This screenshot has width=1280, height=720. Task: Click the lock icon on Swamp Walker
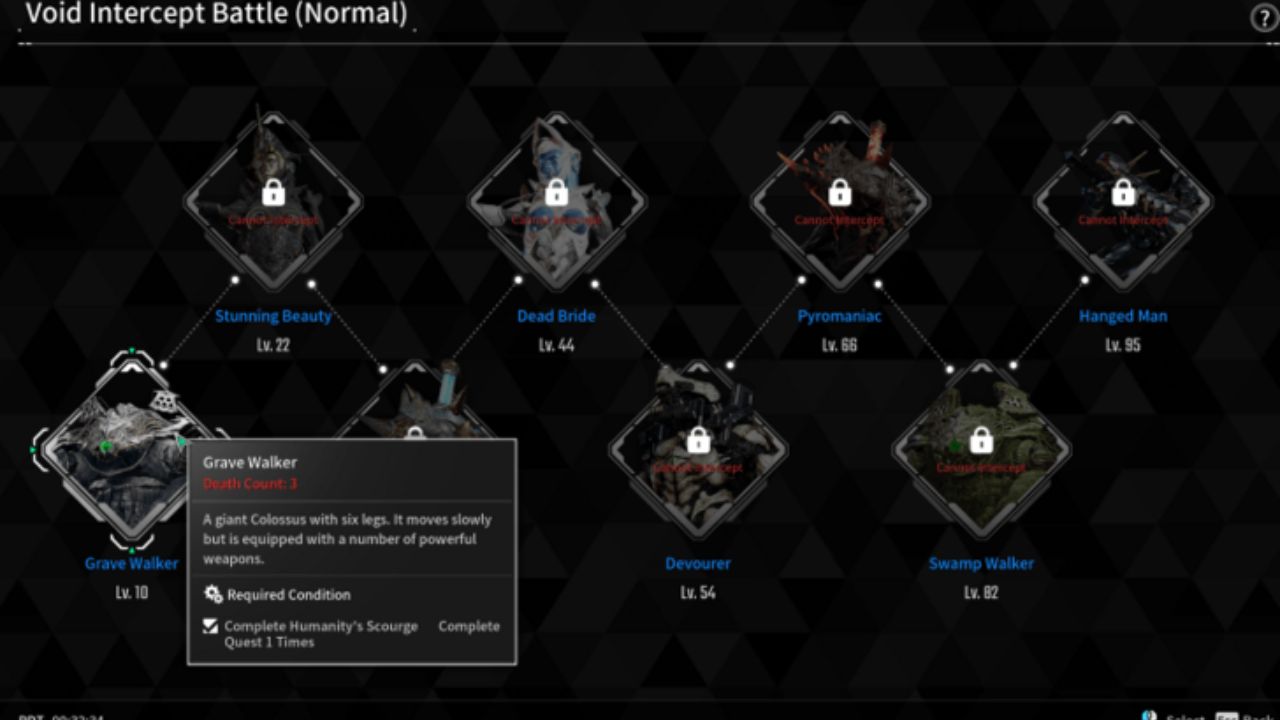983,440
